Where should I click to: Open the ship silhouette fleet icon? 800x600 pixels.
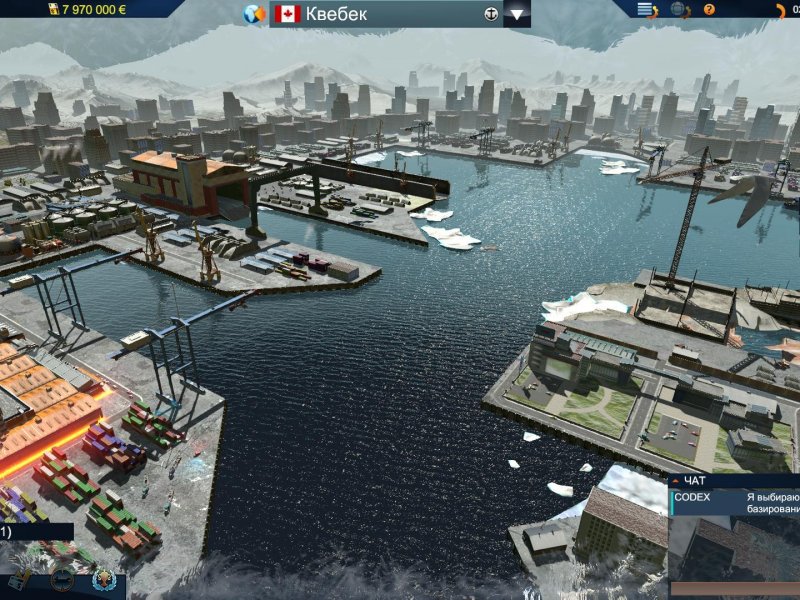tap(62, 579)
